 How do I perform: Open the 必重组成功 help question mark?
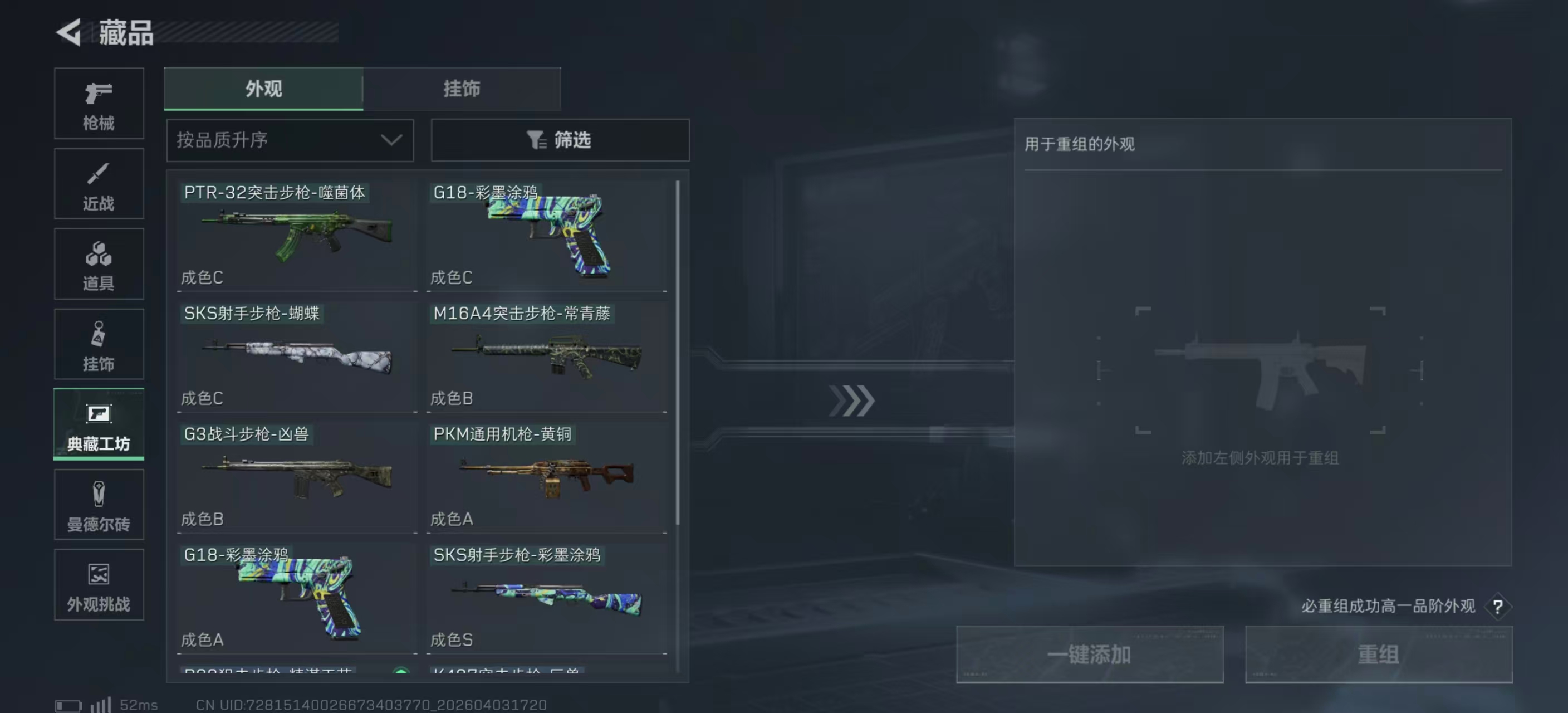pyautogui.click(x=1498, y=607)
